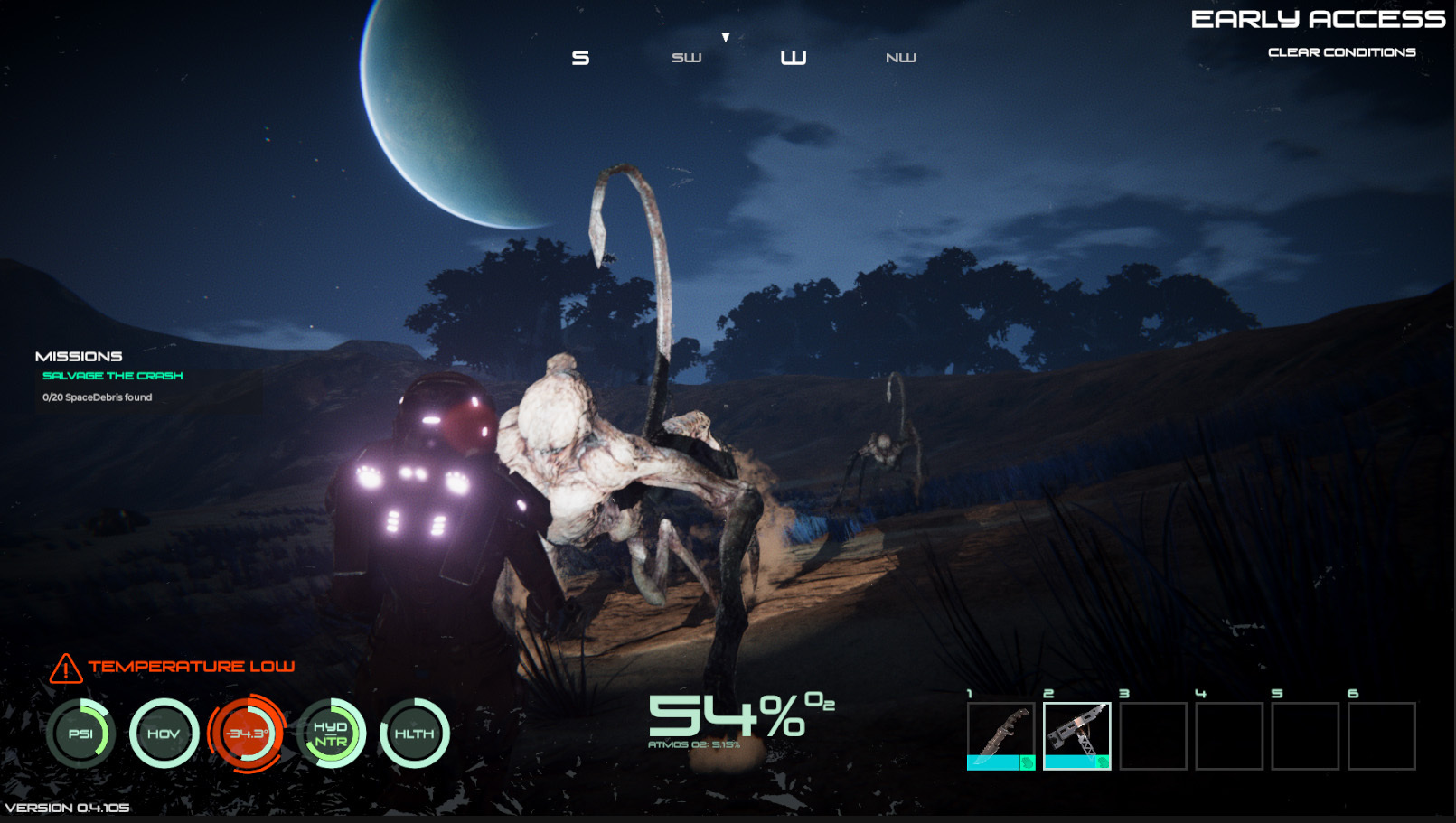Select the highlighted tool in hotbar slot two
This screenshot has width=1456, height=823.
coord(1076,735)
